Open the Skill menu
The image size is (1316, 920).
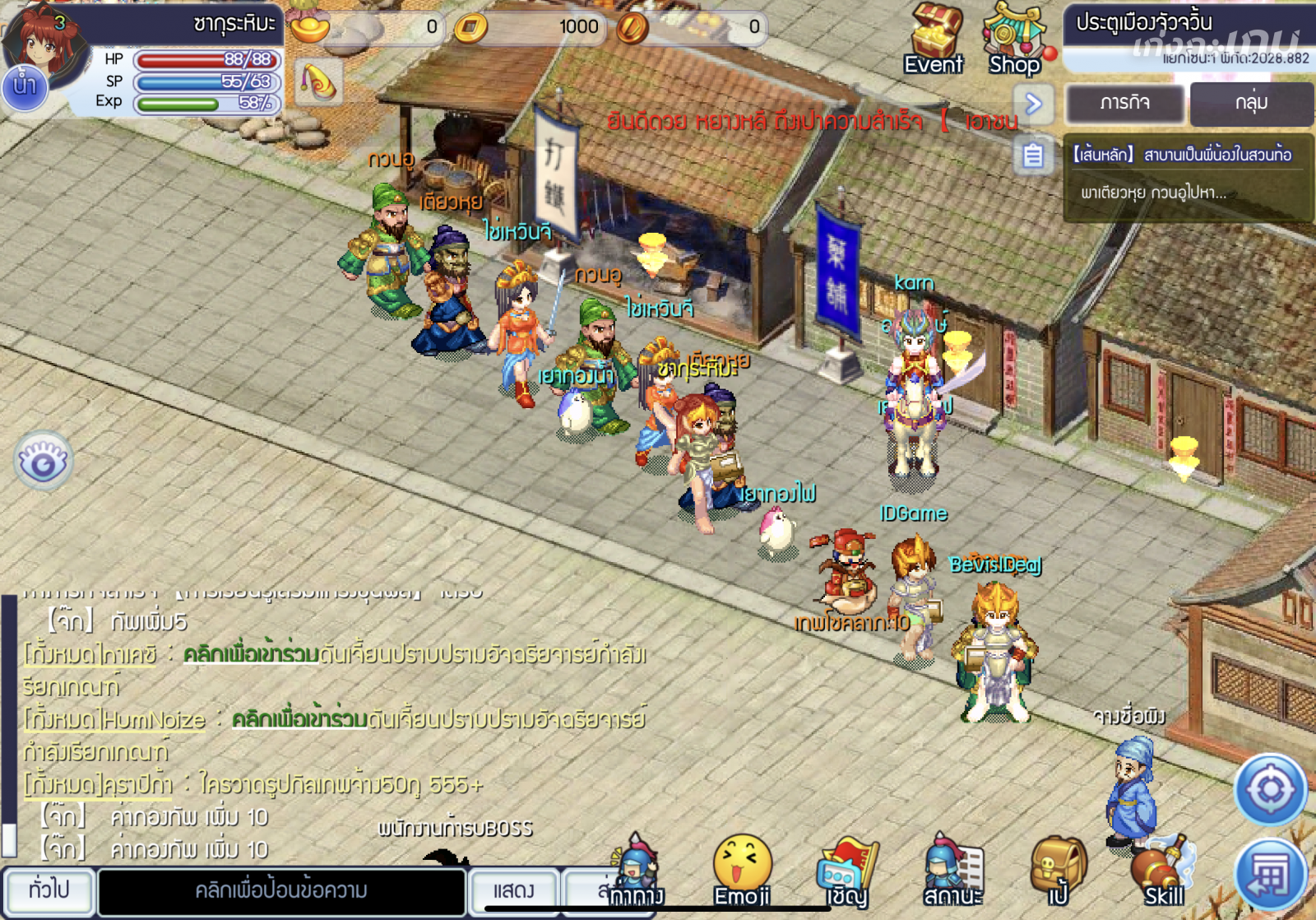[x=1163, y=871]
